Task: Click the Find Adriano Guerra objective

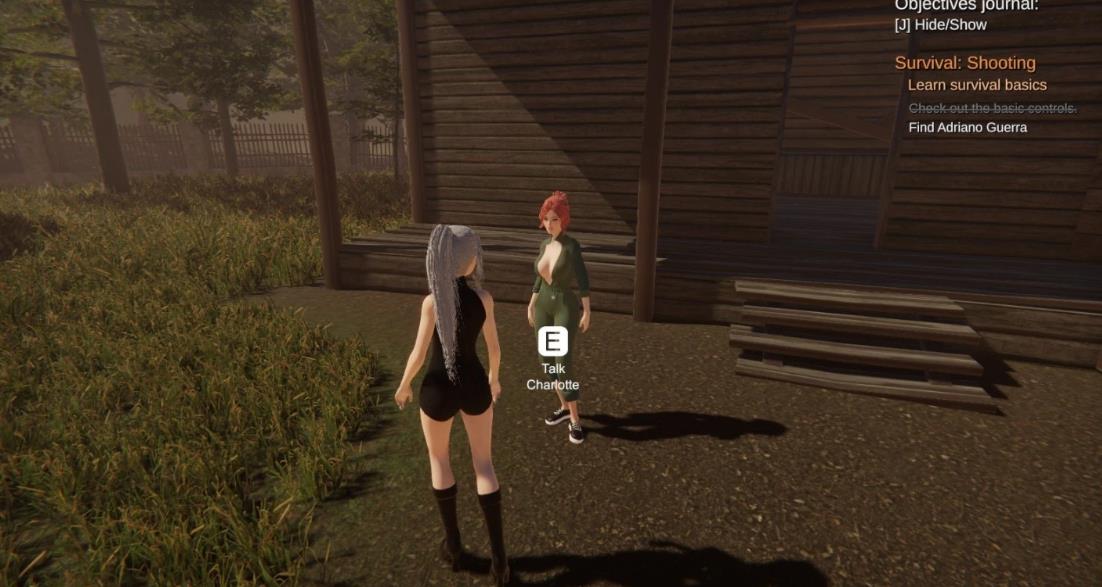Action: pos(967,127)
